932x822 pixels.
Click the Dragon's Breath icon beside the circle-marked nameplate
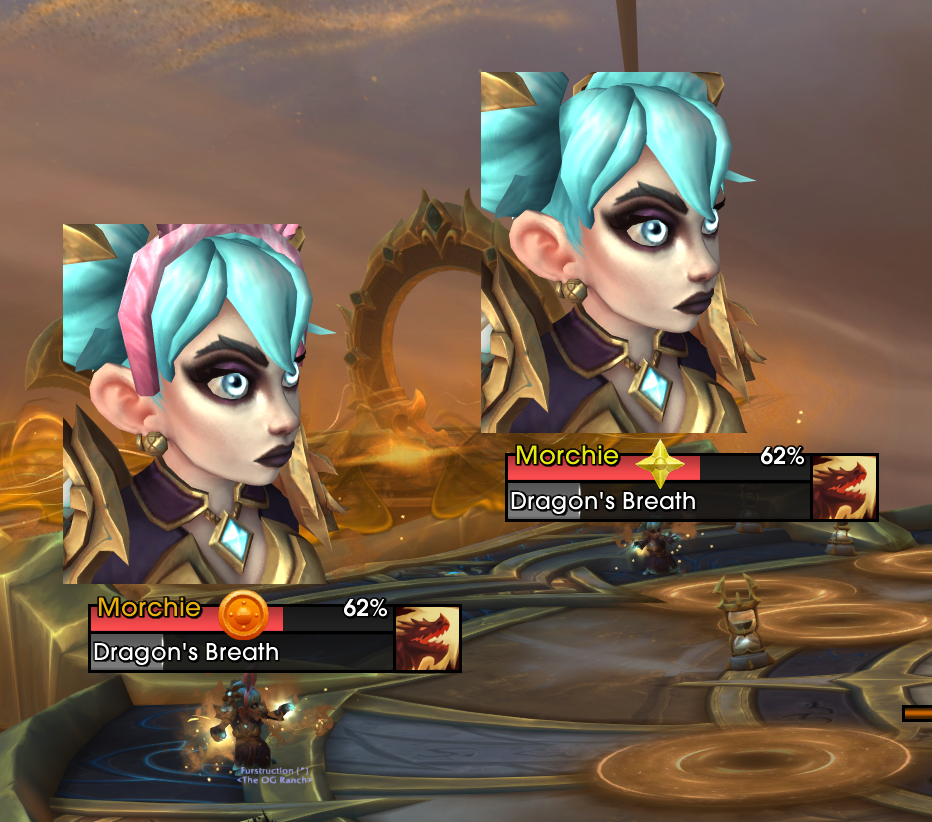(x=428, y=638)
